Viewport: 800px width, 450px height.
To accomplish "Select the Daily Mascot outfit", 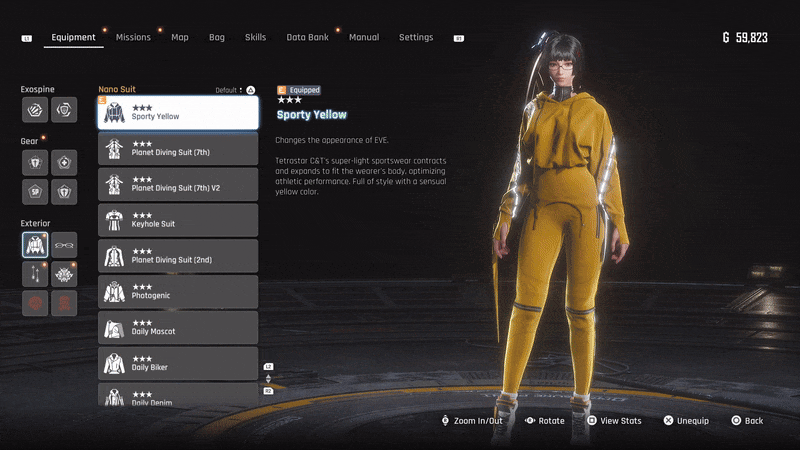I will click(178, 328).
